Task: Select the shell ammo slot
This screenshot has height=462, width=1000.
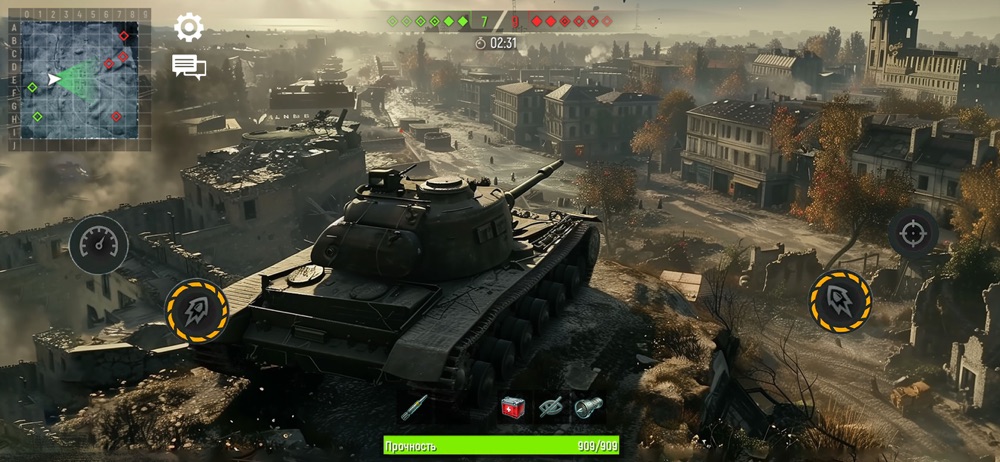Action: pos(413,407)
